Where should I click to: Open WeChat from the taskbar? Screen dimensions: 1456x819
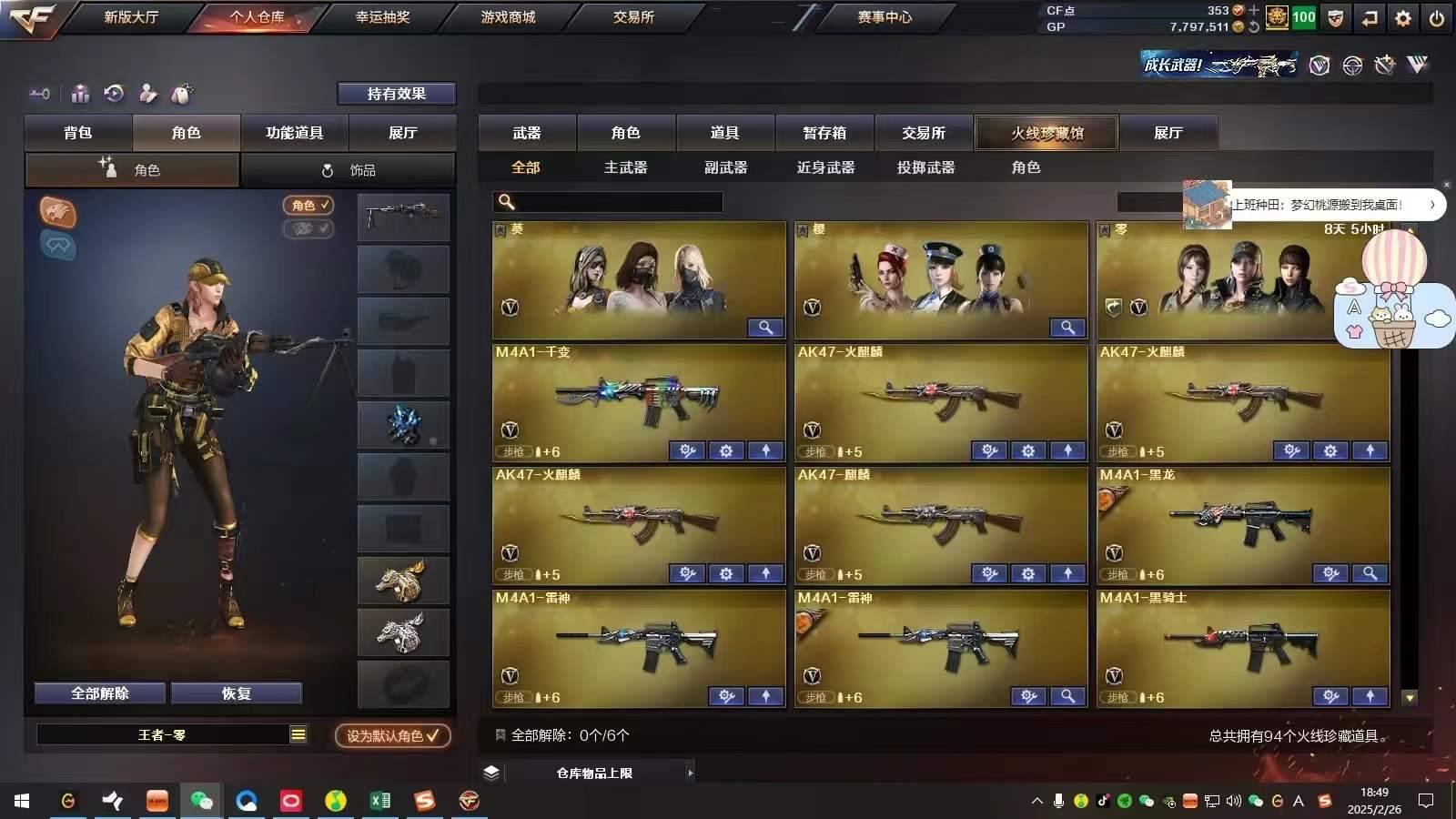202,802
